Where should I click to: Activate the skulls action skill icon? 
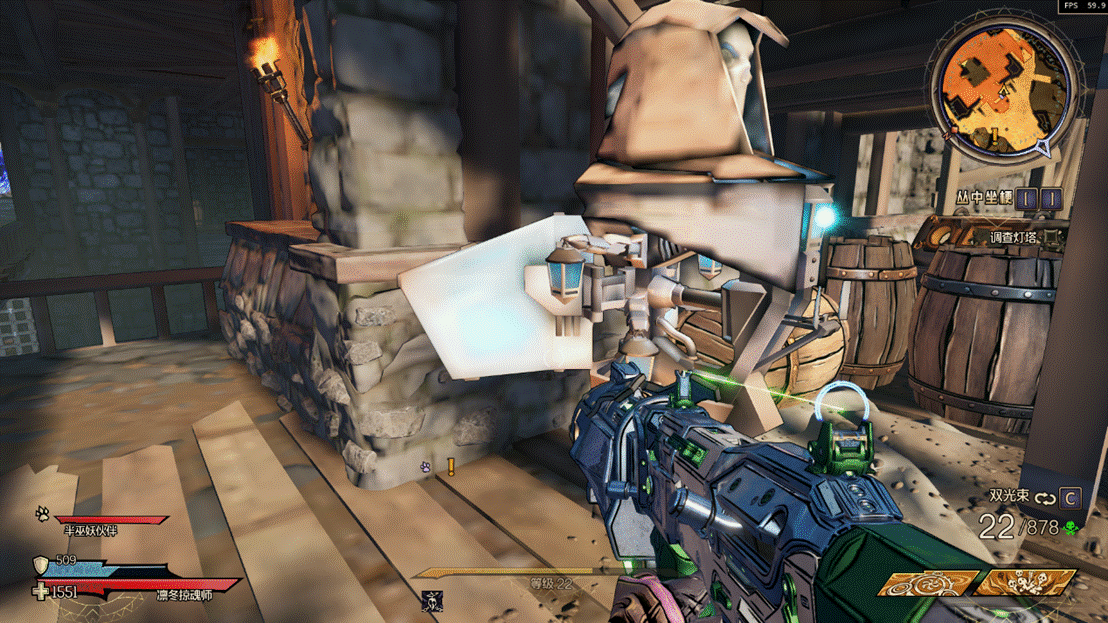pyautogui.click(x=1024, y=583)
